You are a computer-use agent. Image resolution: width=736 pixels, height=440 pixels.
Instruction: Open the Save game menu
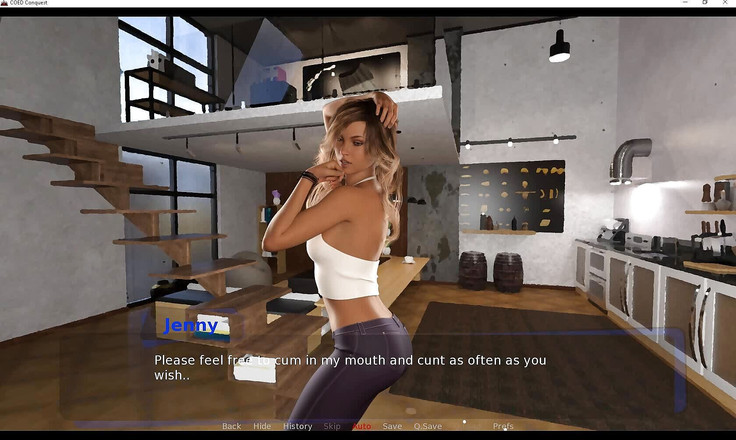point(392,426)
